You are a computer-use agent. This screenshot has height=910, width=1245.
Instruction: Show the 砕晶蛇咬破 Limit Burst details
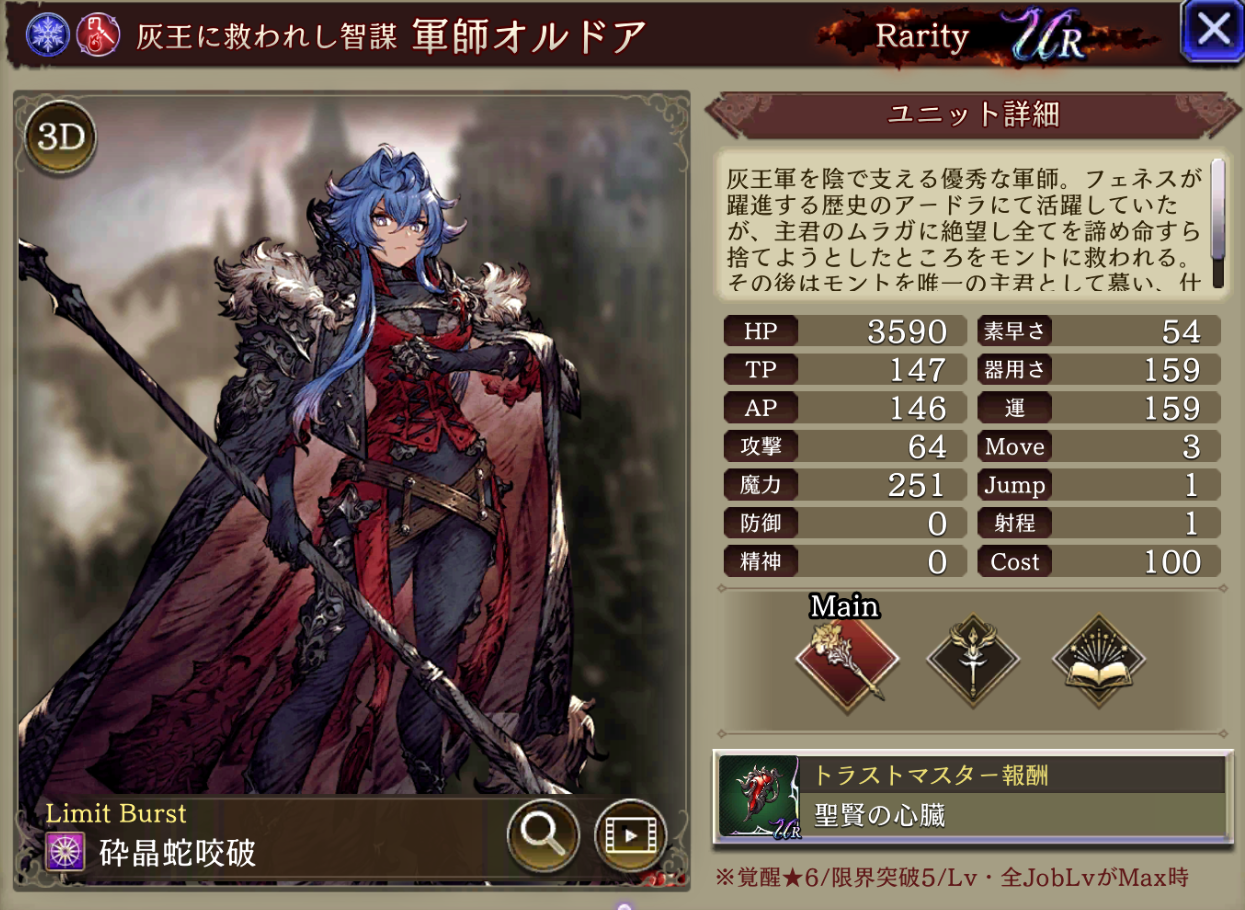[176, 851]
